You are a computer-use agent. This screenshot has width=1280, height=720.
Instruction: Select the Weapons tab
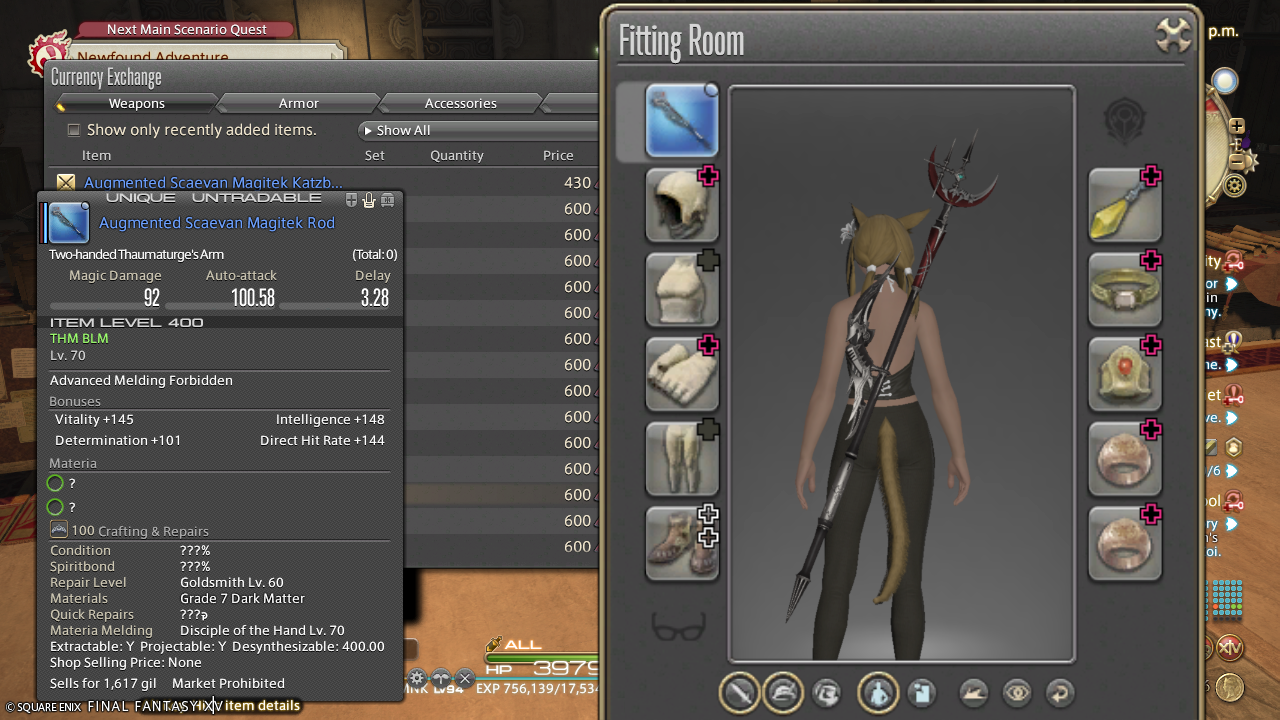pos(137,103)
